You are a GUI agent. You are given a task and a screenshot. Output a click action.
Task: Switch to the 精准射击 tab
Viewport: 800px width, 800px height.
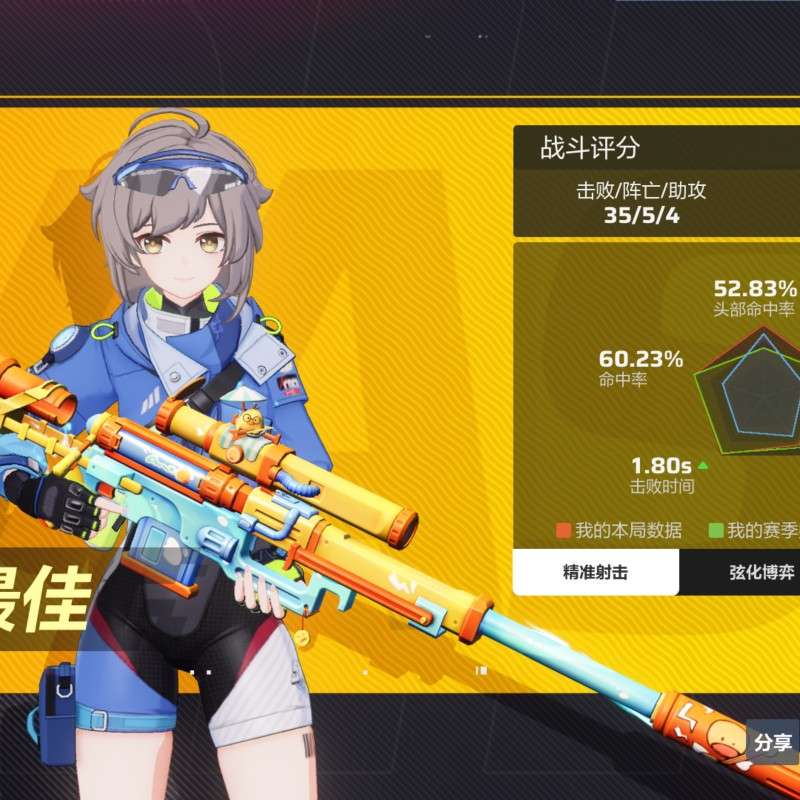596,573
